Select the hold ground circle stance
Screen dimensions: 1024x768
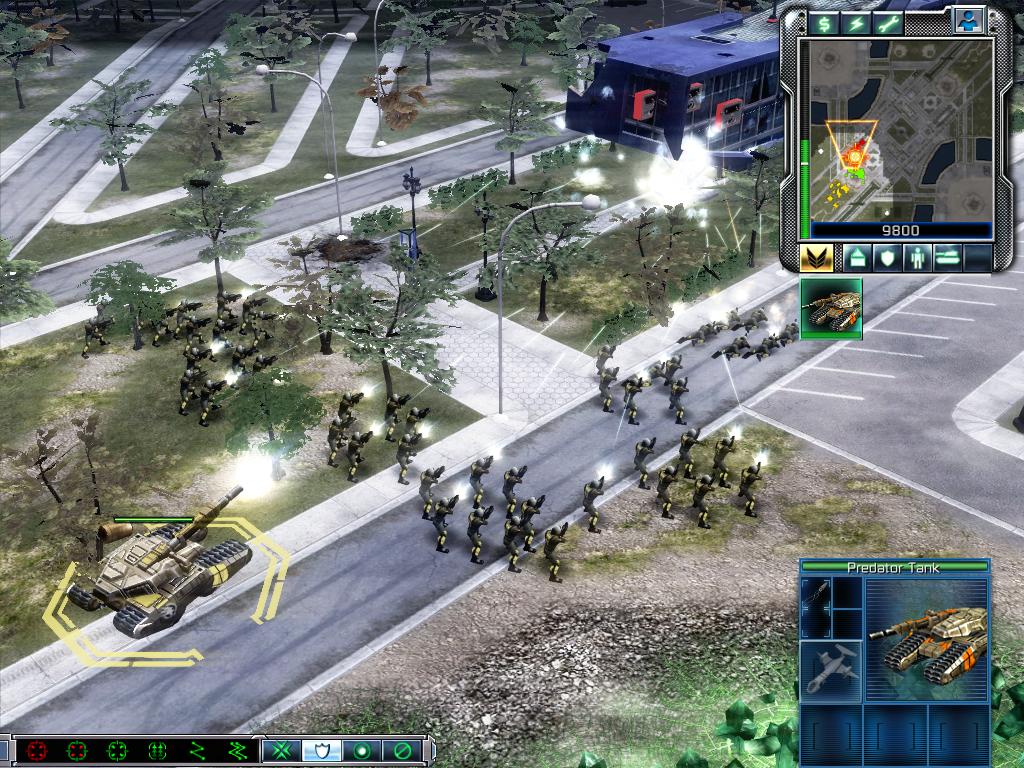[x=360, y=750]
